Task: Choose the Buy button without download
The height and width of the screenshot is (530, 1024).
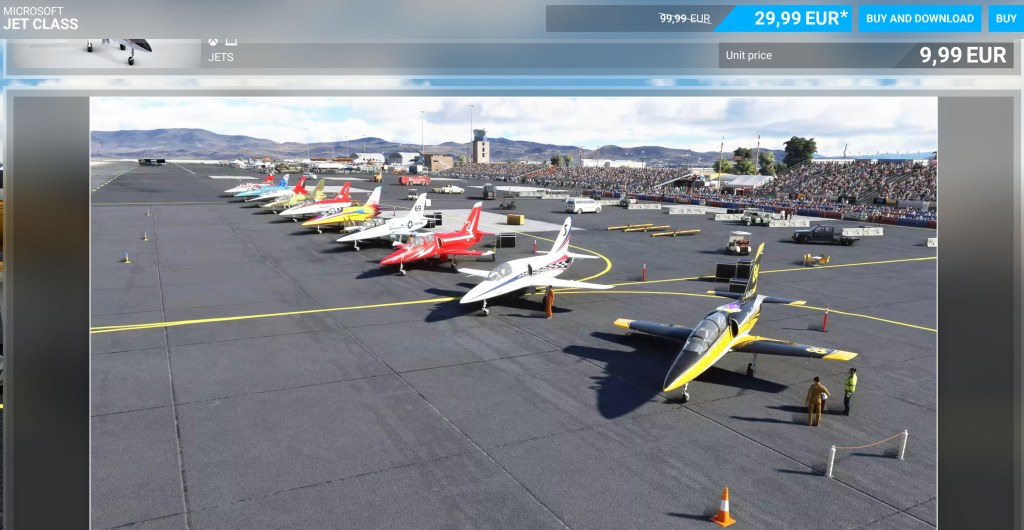Action: (1005, 18)
